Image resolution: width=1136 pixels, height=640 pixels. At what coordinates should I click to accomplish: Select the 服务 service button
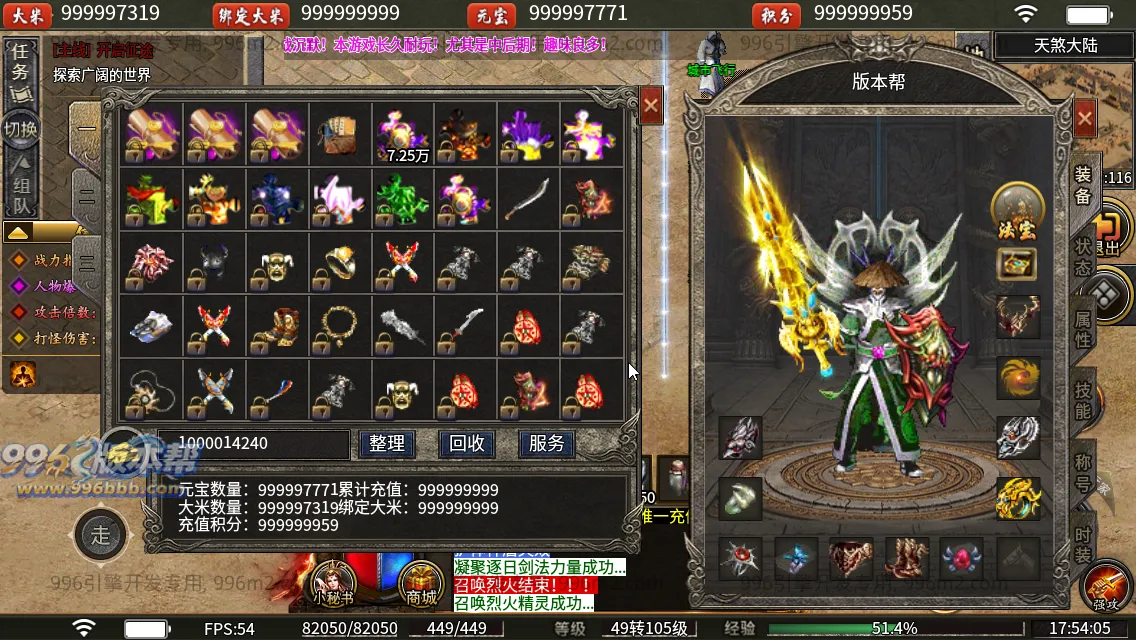click(546, 444)
